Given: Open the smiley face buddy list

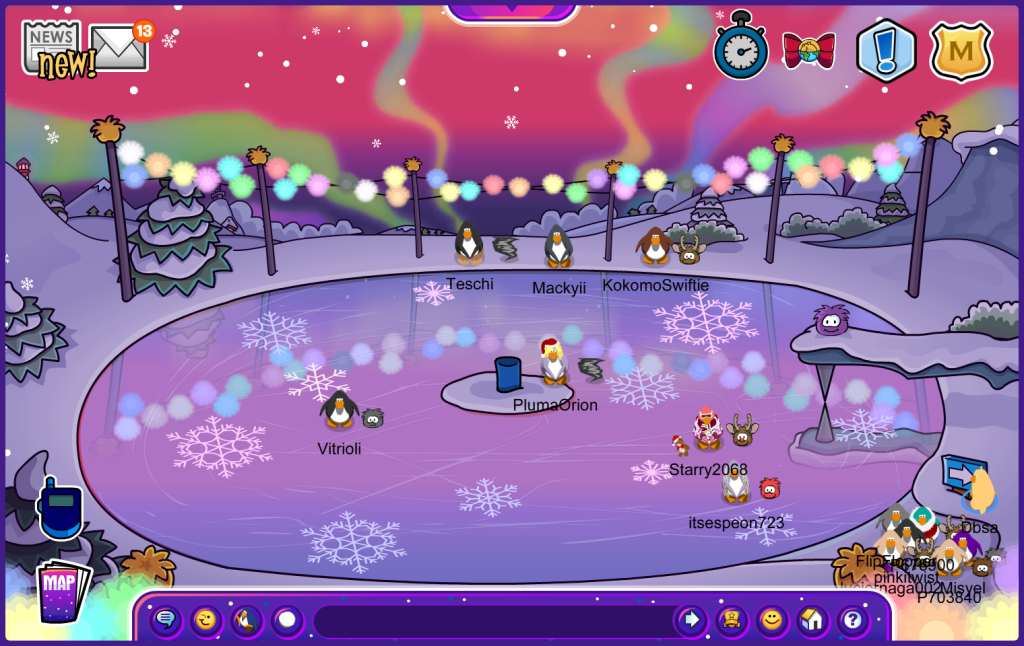Looking at the screenshot, I should [x=771, y=621].
